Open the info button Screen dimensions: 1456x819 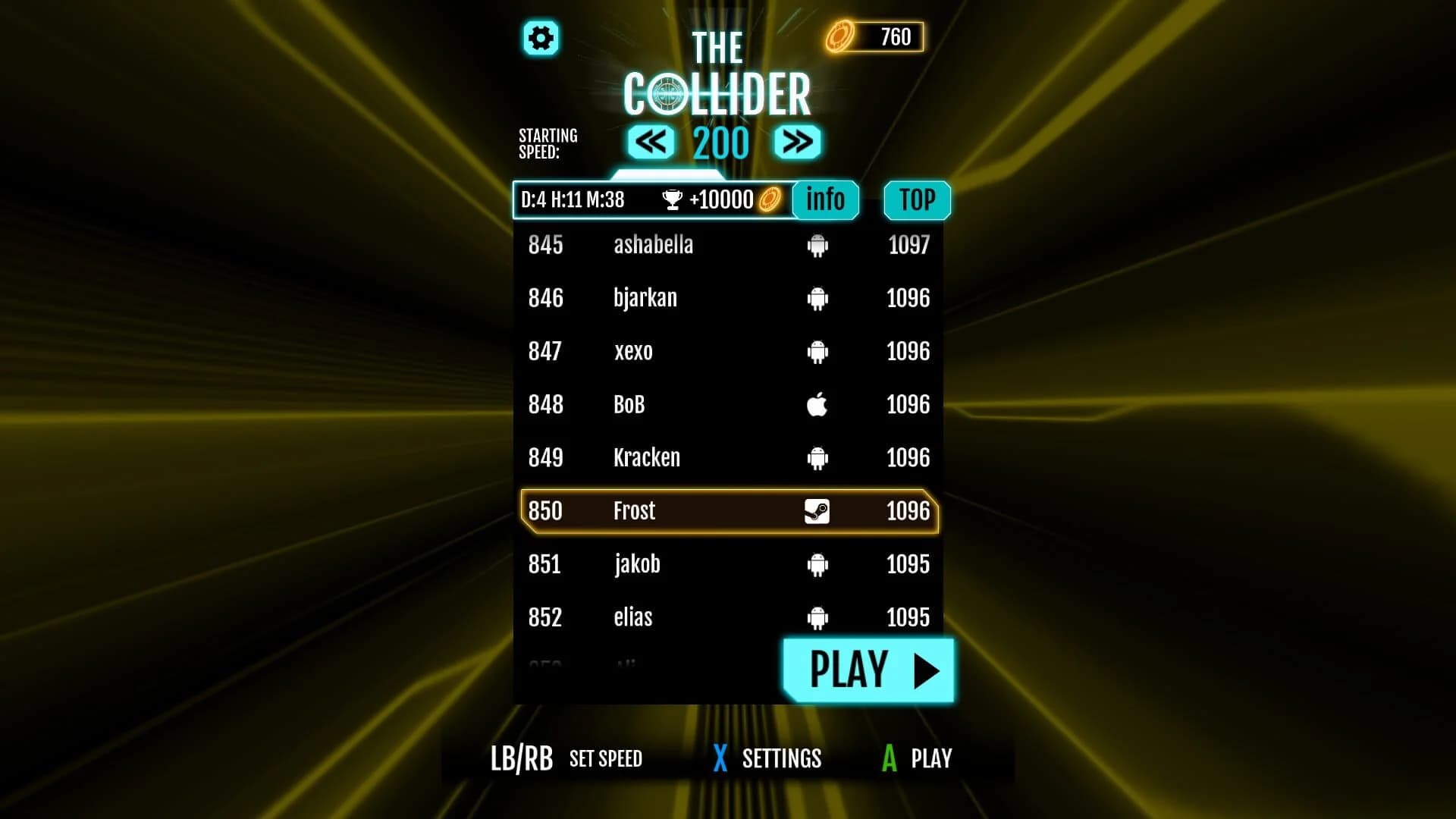[827, 199]
